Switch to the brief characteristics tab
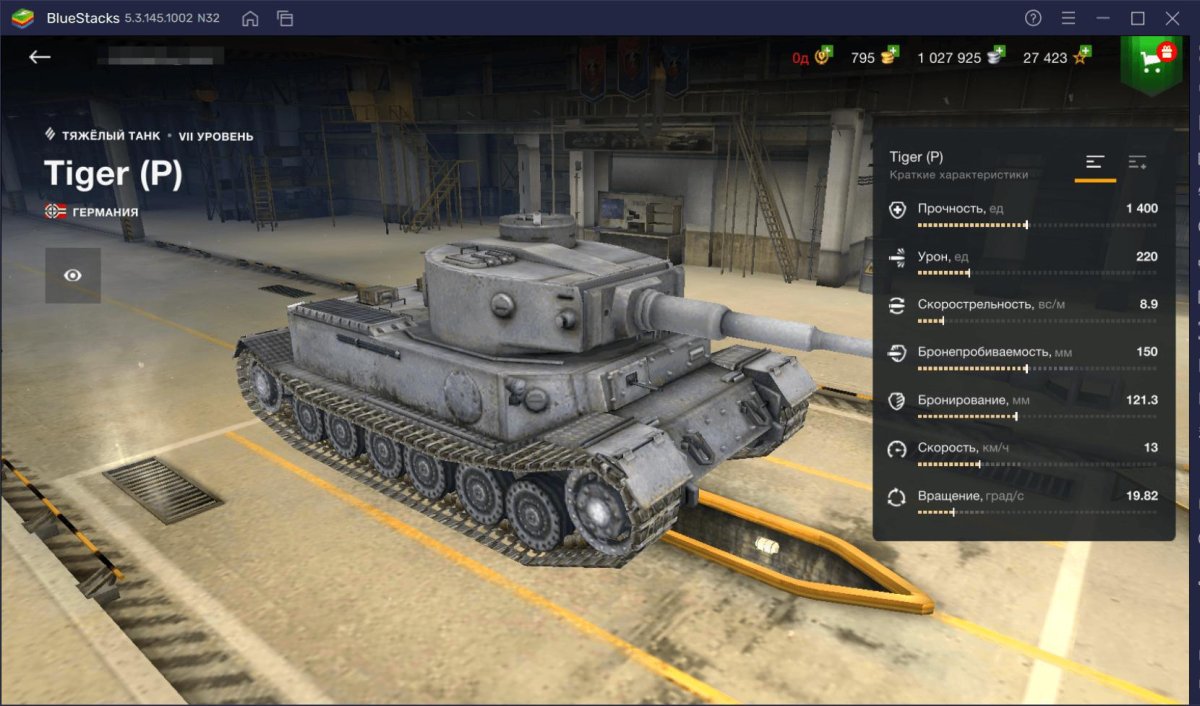 coord(1095,163)
